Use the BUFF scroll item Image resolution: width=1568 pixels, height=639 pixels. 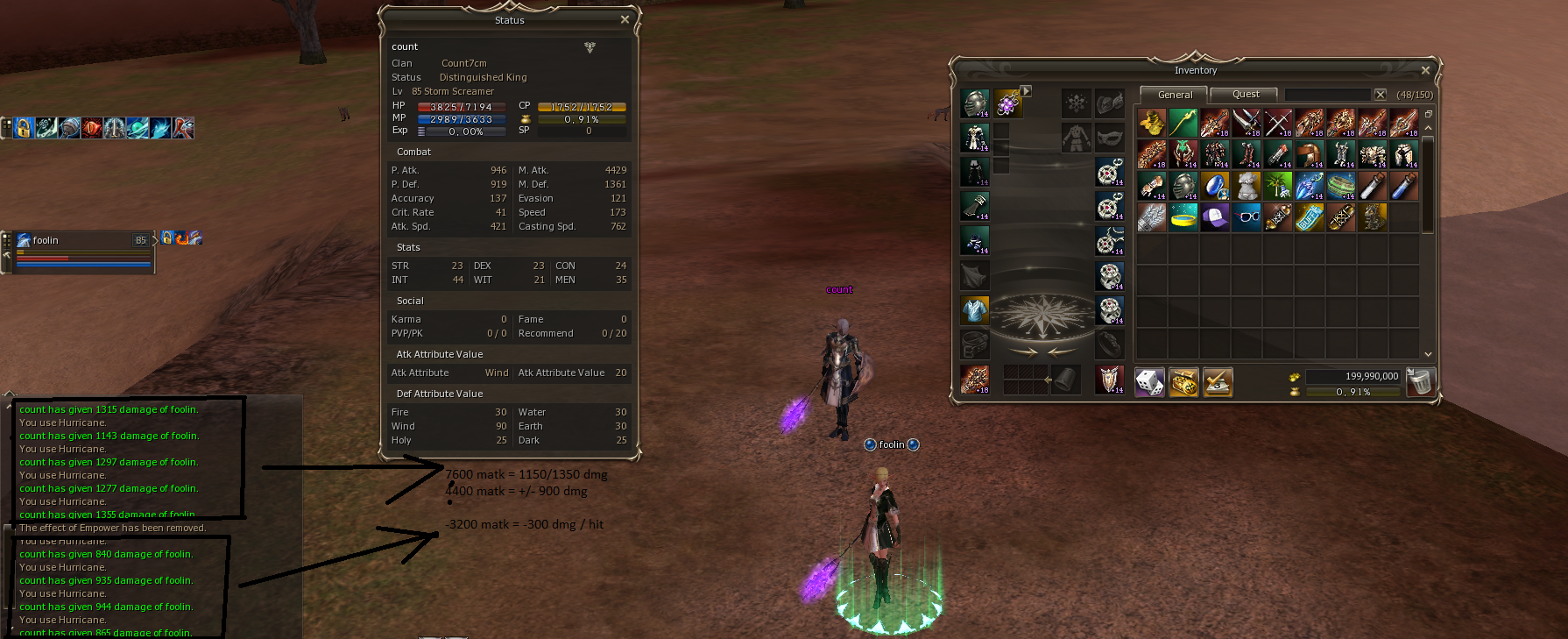[x=1310, y=217]
